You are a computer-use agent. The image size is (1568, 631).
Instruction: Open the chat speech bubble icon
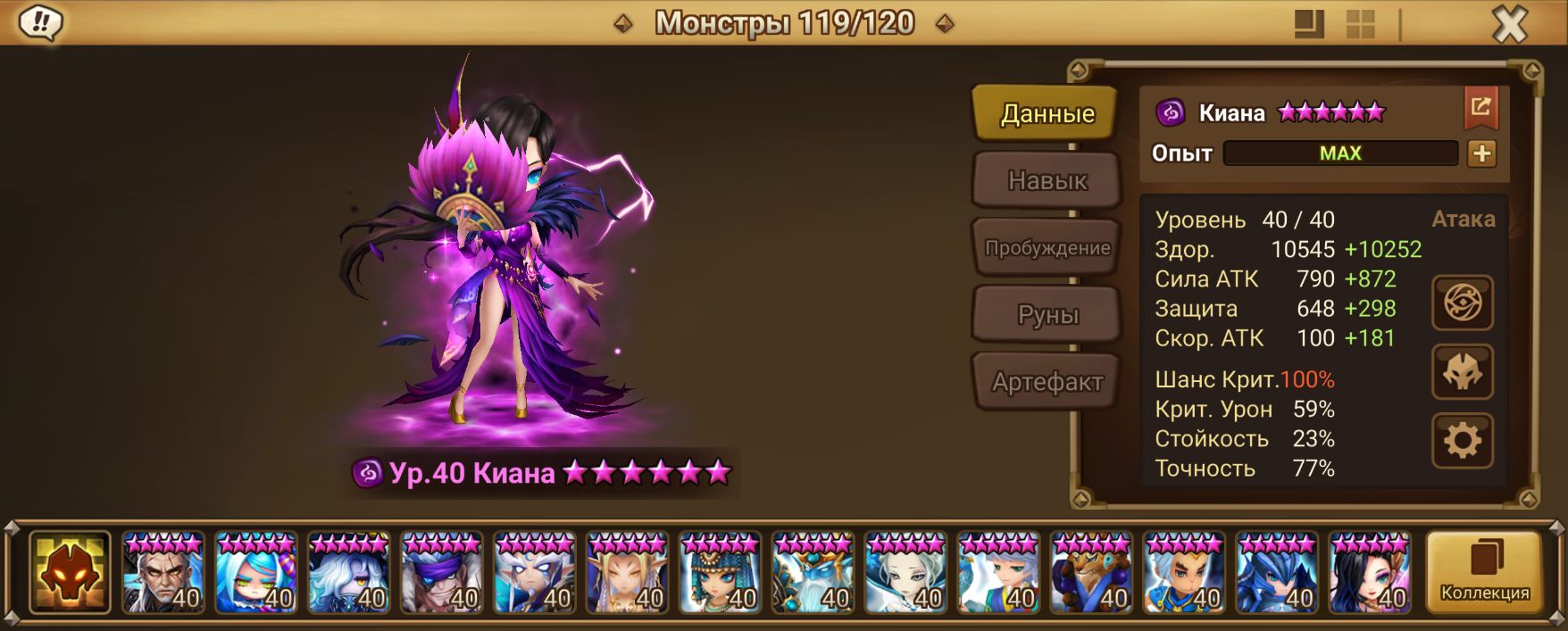coord(40,23)
